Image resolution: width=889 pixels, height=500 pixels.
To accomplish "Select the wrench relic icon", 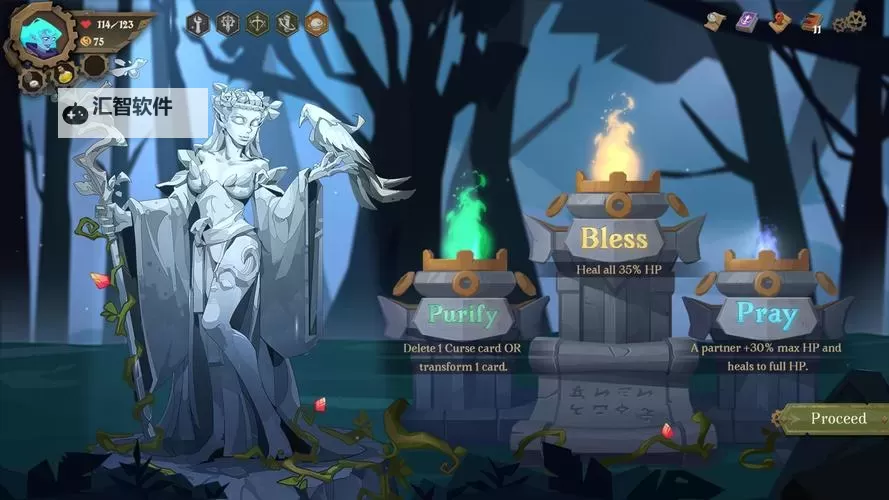I will (x=198, y=24).
